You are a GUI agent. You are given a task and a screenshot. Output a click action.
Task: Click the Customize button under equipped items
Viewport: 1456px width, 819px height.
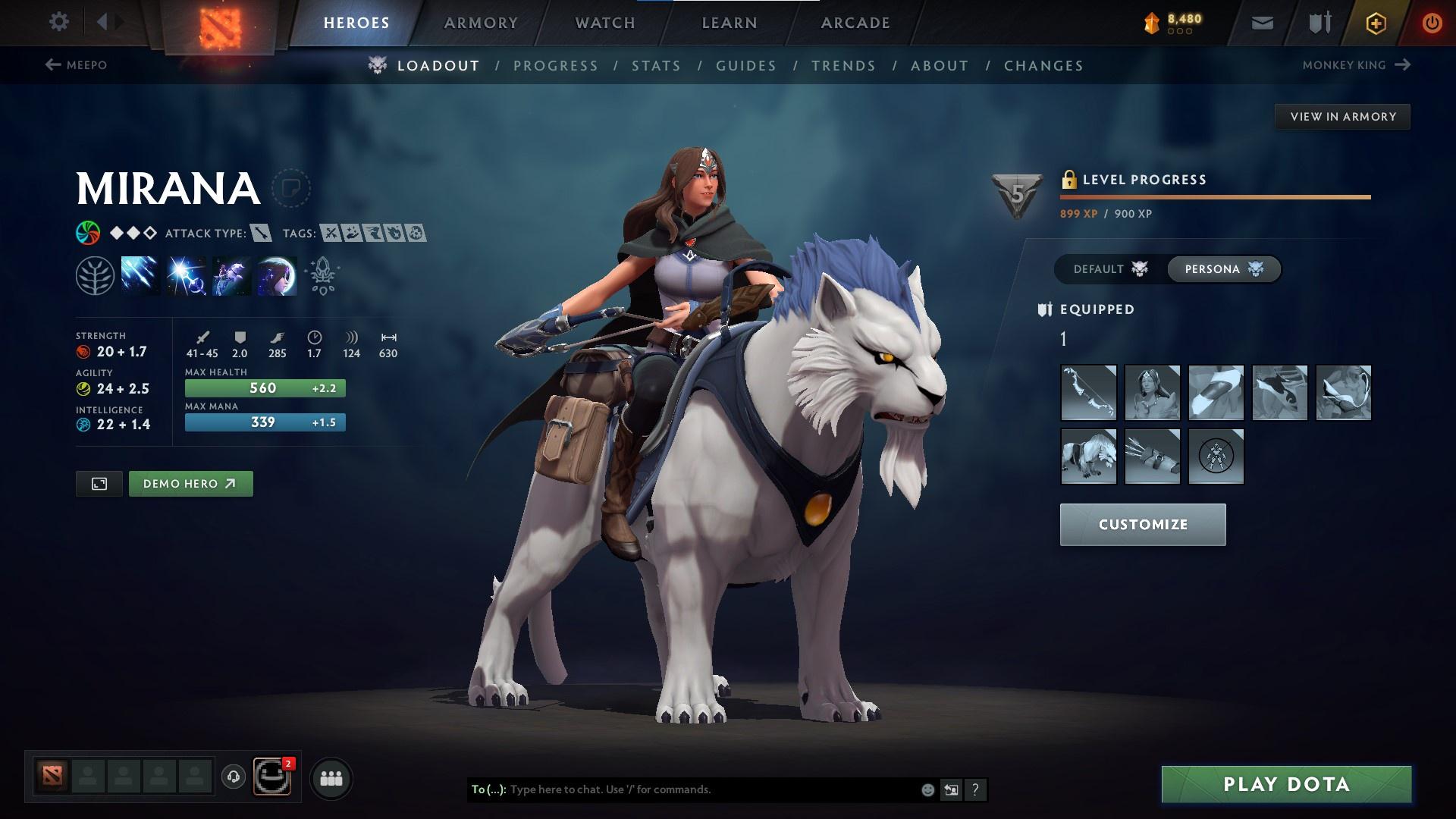(x=1142, y=524)
